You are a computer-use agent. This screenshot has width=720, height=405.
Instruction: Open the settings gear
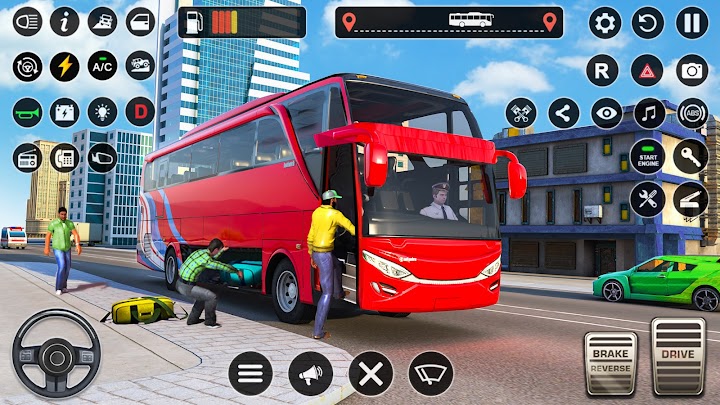(604, 22)
